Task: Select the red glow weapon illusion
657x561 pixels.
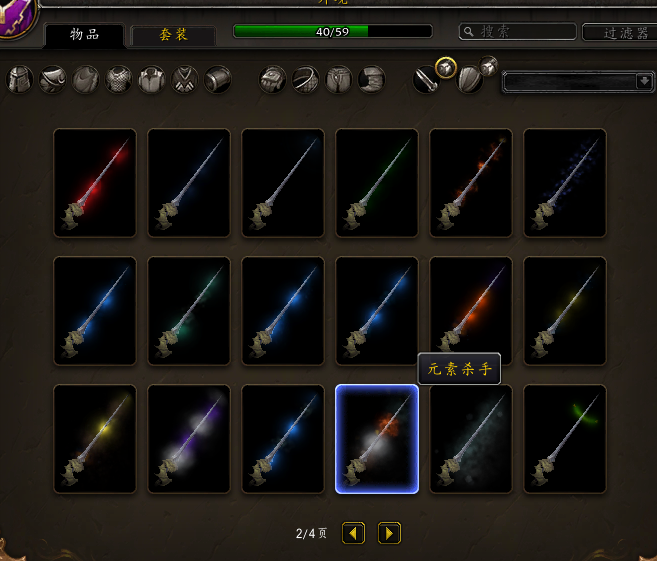Action: coord(95,183)
